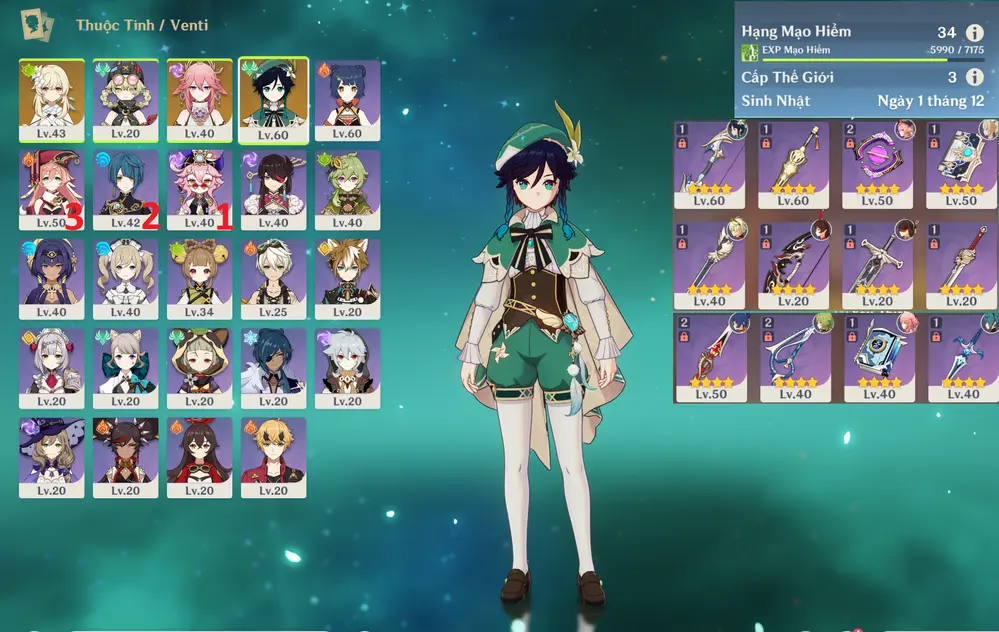Select the blue spellbook catalyst slot
Screen dimensions: 999x632
[876, 354]
